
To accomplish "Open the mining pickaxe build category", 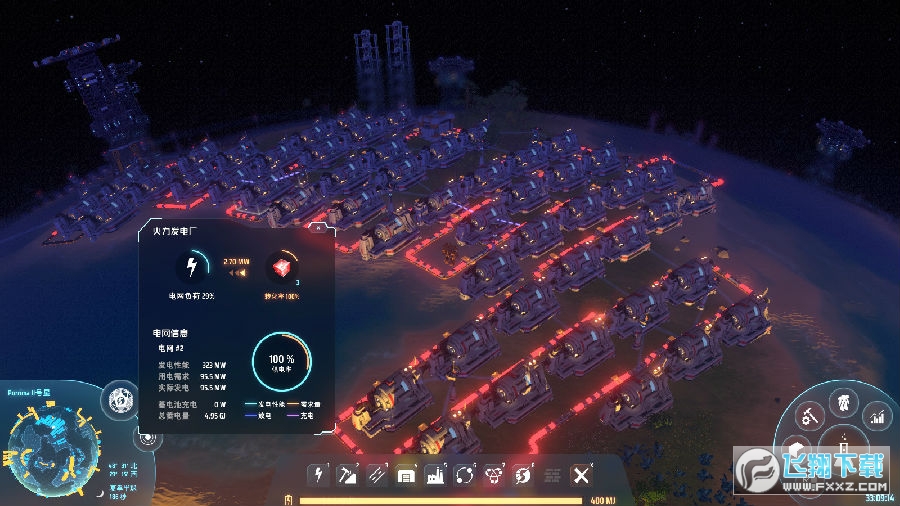I will point(349,475).
